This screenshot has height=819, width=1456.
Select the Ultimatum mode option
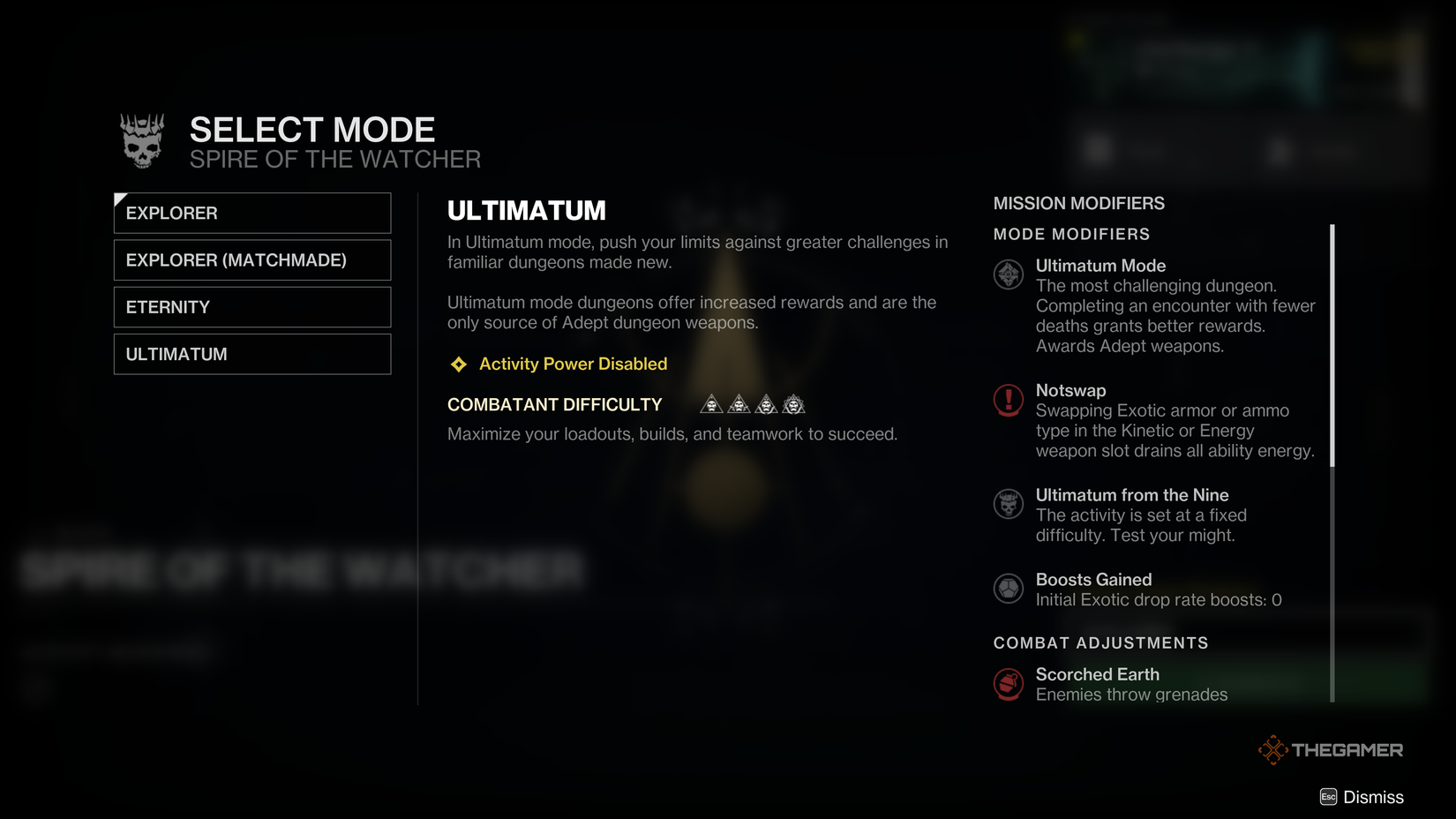click(x=251, y=353)
